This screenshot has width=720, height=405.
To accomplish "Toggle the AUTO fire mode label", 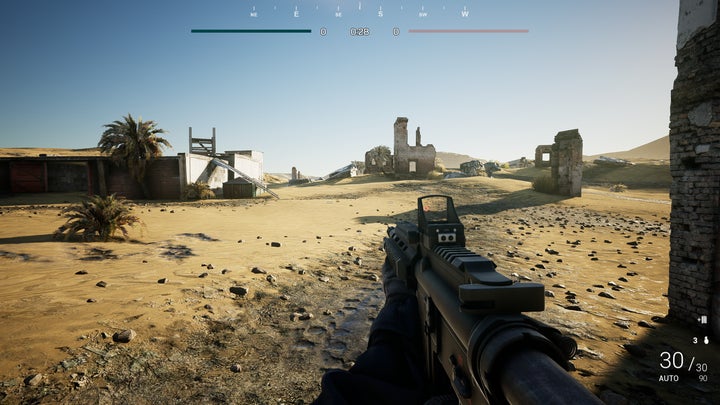I will click(x=668, y=378).
